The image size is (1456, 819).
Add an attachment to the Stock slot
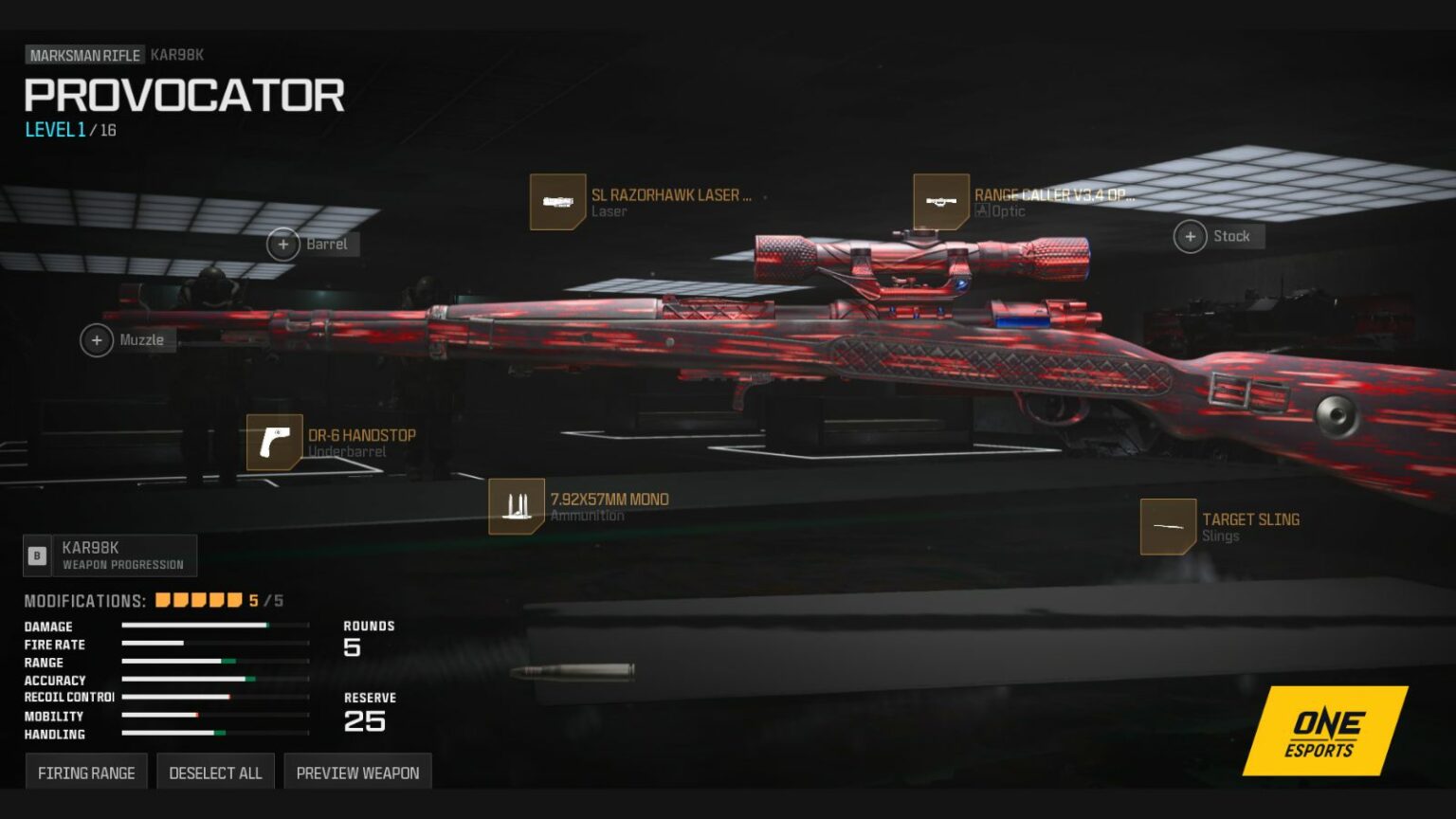1191,236
